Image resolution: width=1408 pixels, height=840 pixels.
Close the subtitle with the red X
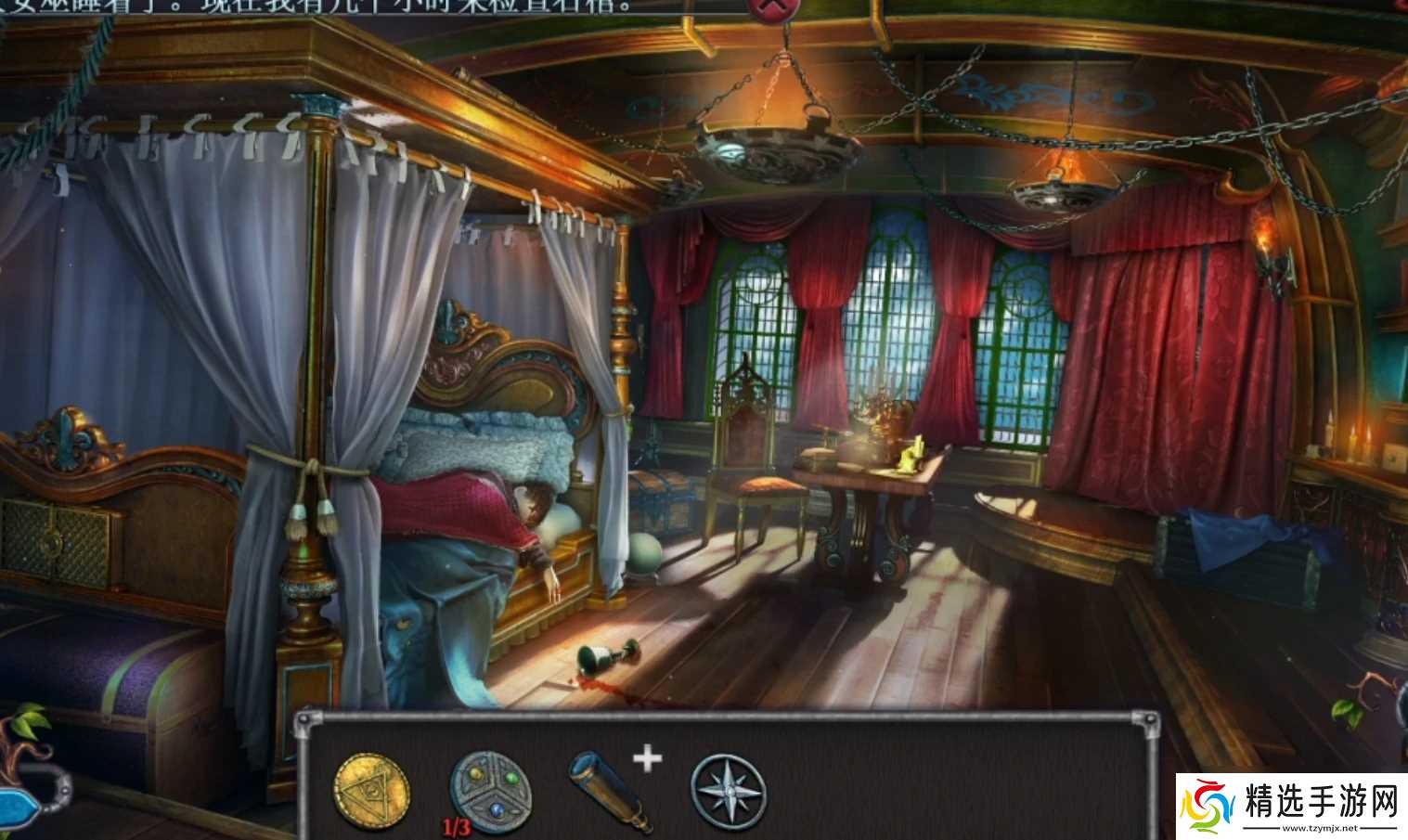click(x=772, y=9)
